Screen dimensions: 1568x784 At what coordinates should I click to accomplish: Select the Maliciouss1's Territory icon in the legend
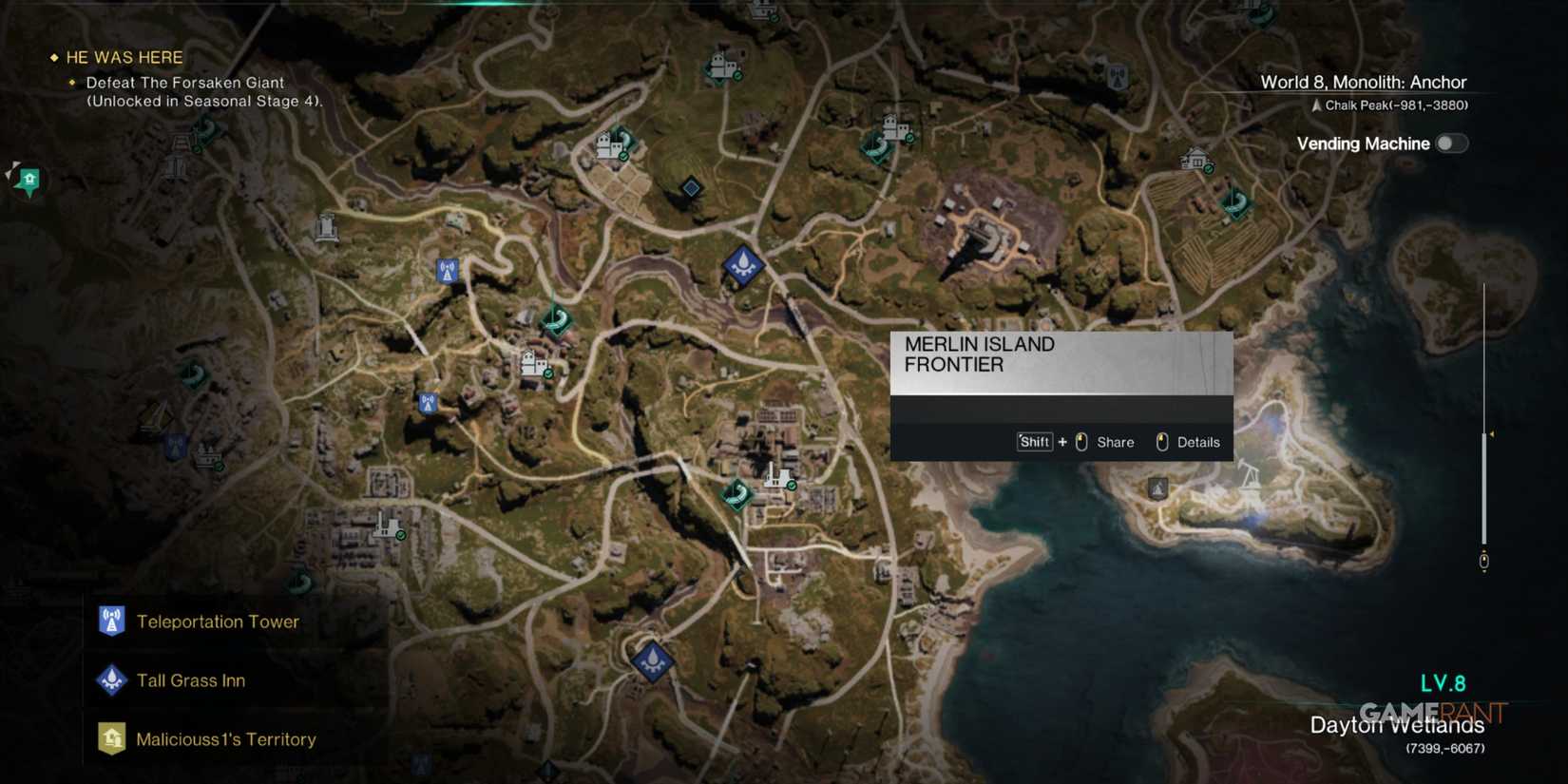point(111,738)
